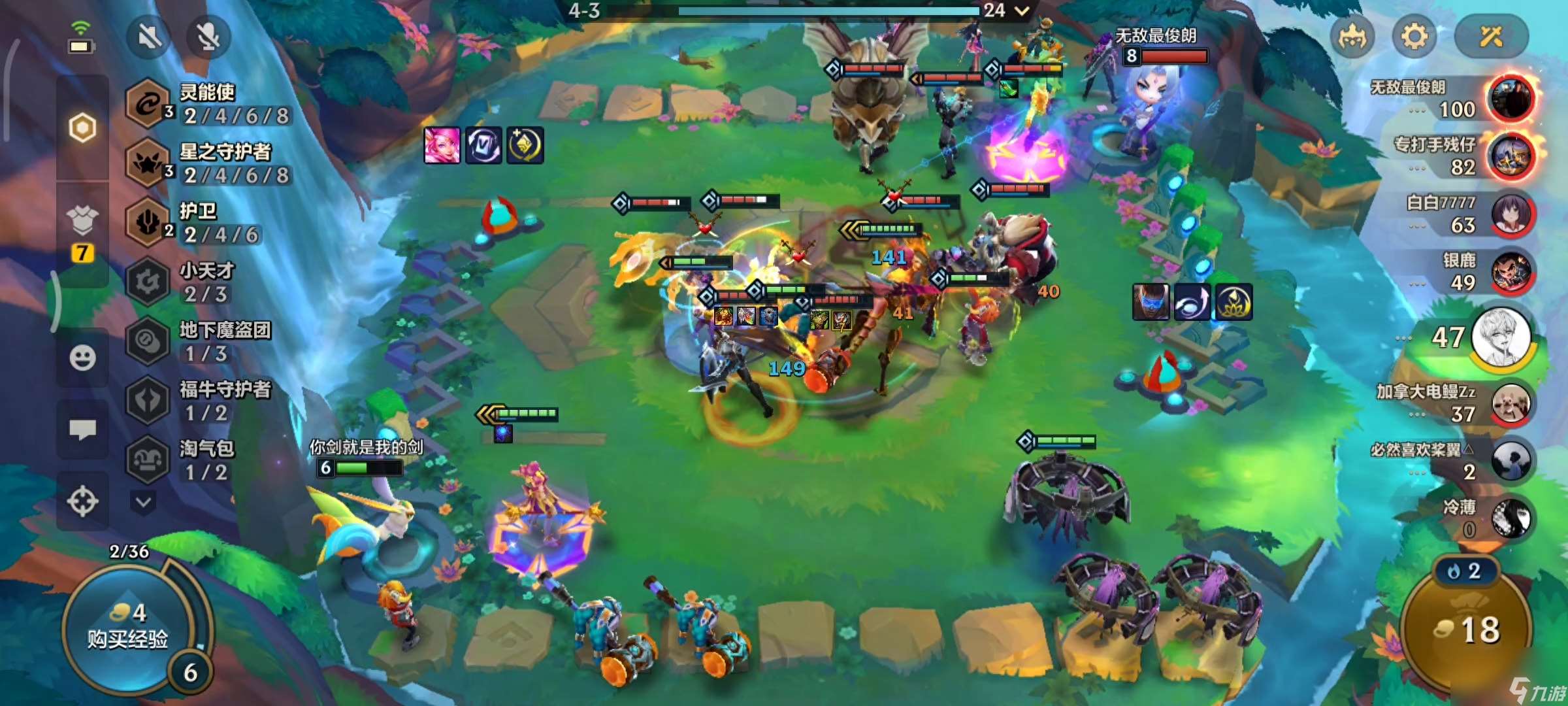
Task: Expand the trait list with the down arrow
Action: coord(144,502)
